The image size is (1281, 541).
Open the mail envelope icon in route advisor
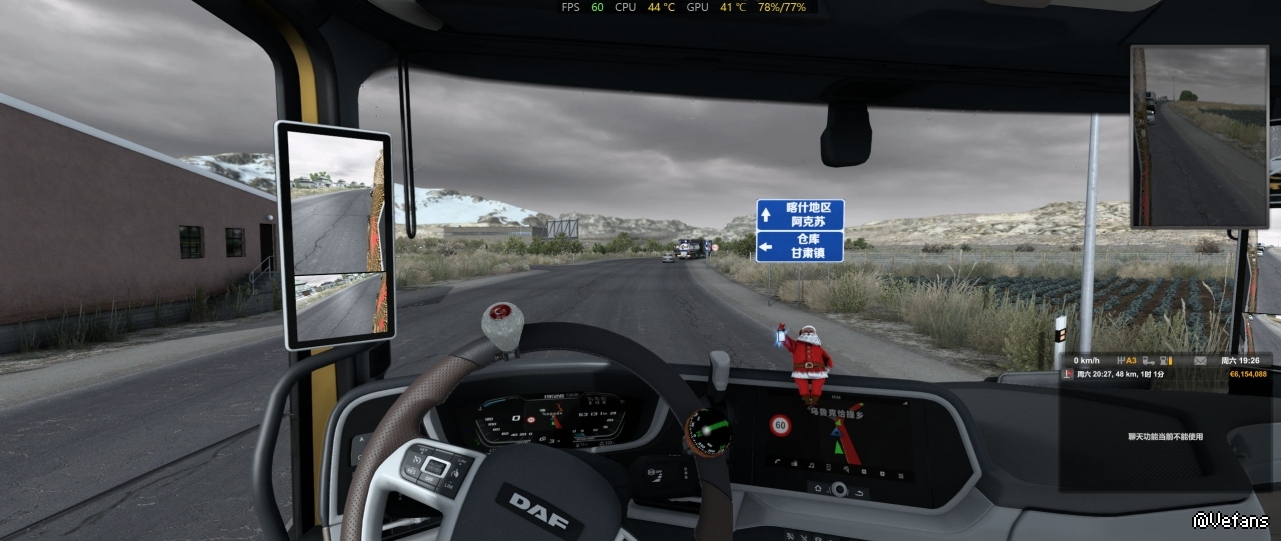(x=1200, y=360)
